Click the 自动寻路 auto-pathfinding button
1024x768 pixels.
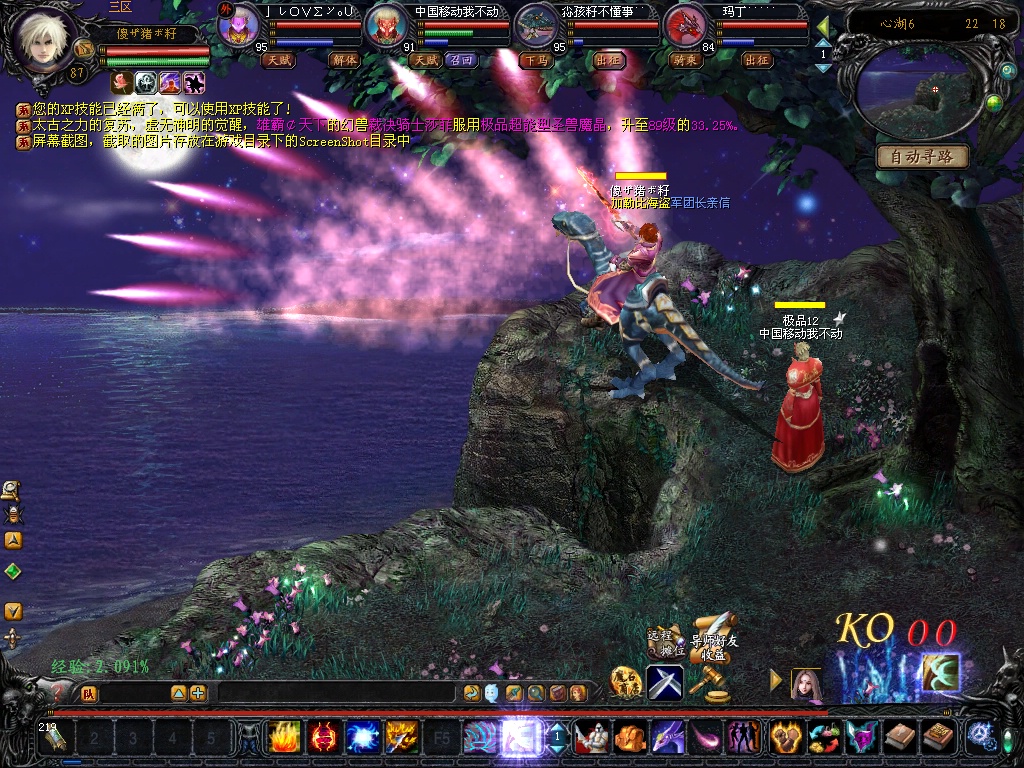tap(922, 156)
